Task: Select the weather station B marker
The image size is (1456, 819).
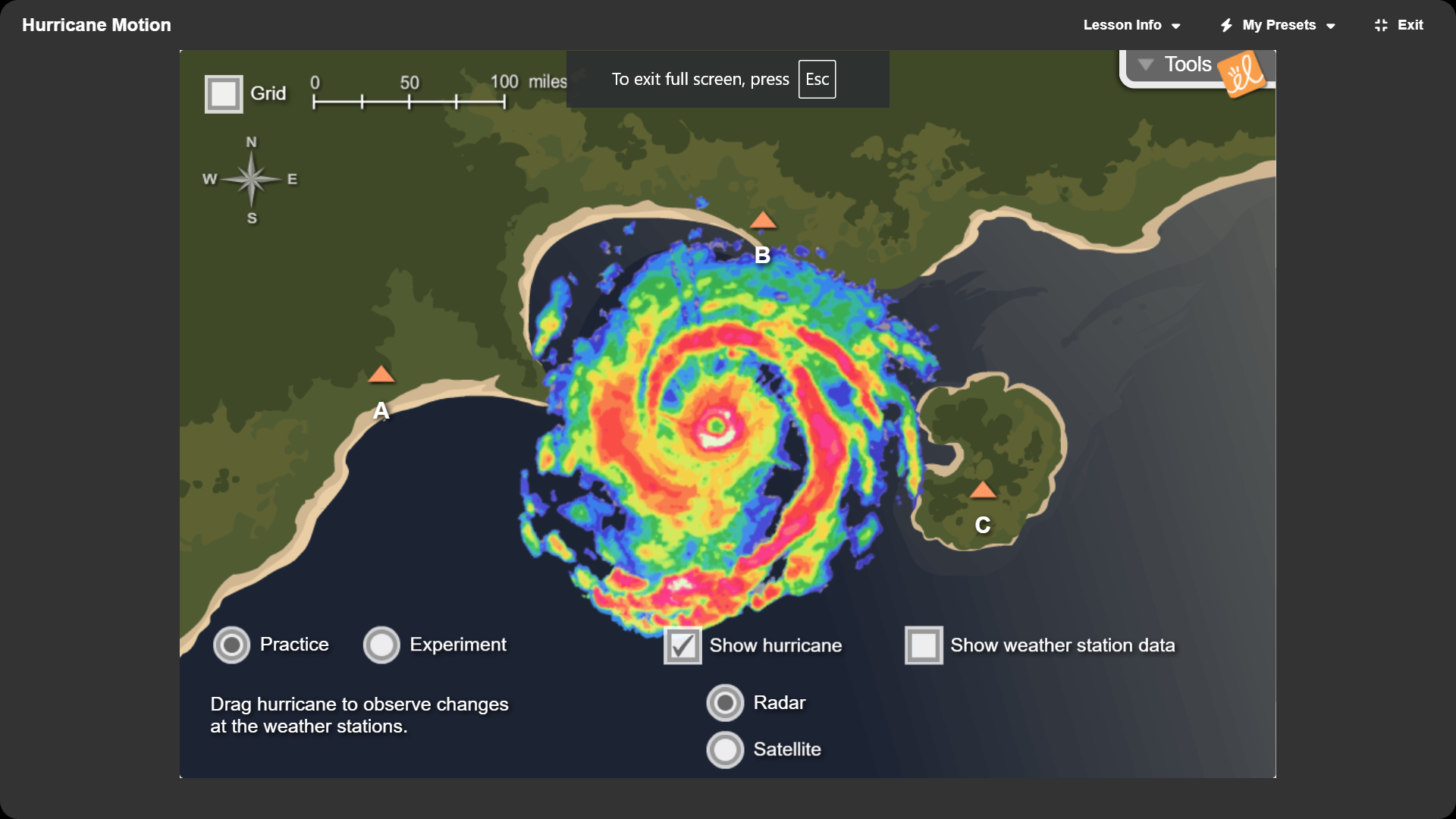Action: point(763,221)
